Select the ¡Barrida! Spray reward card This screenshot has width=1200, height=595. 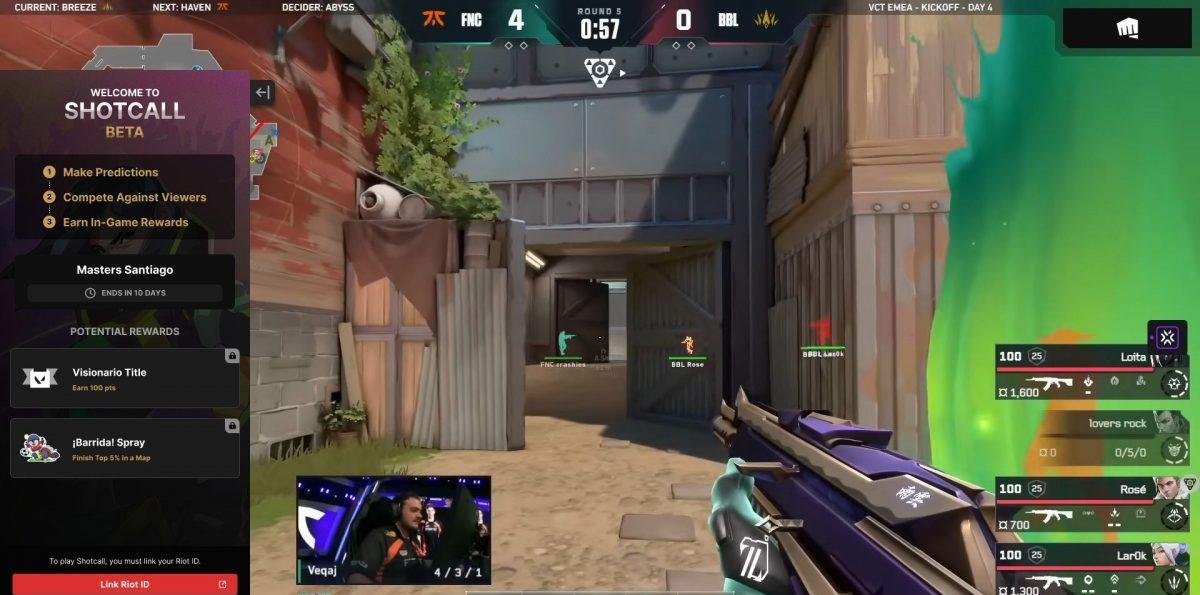[125, 448]
